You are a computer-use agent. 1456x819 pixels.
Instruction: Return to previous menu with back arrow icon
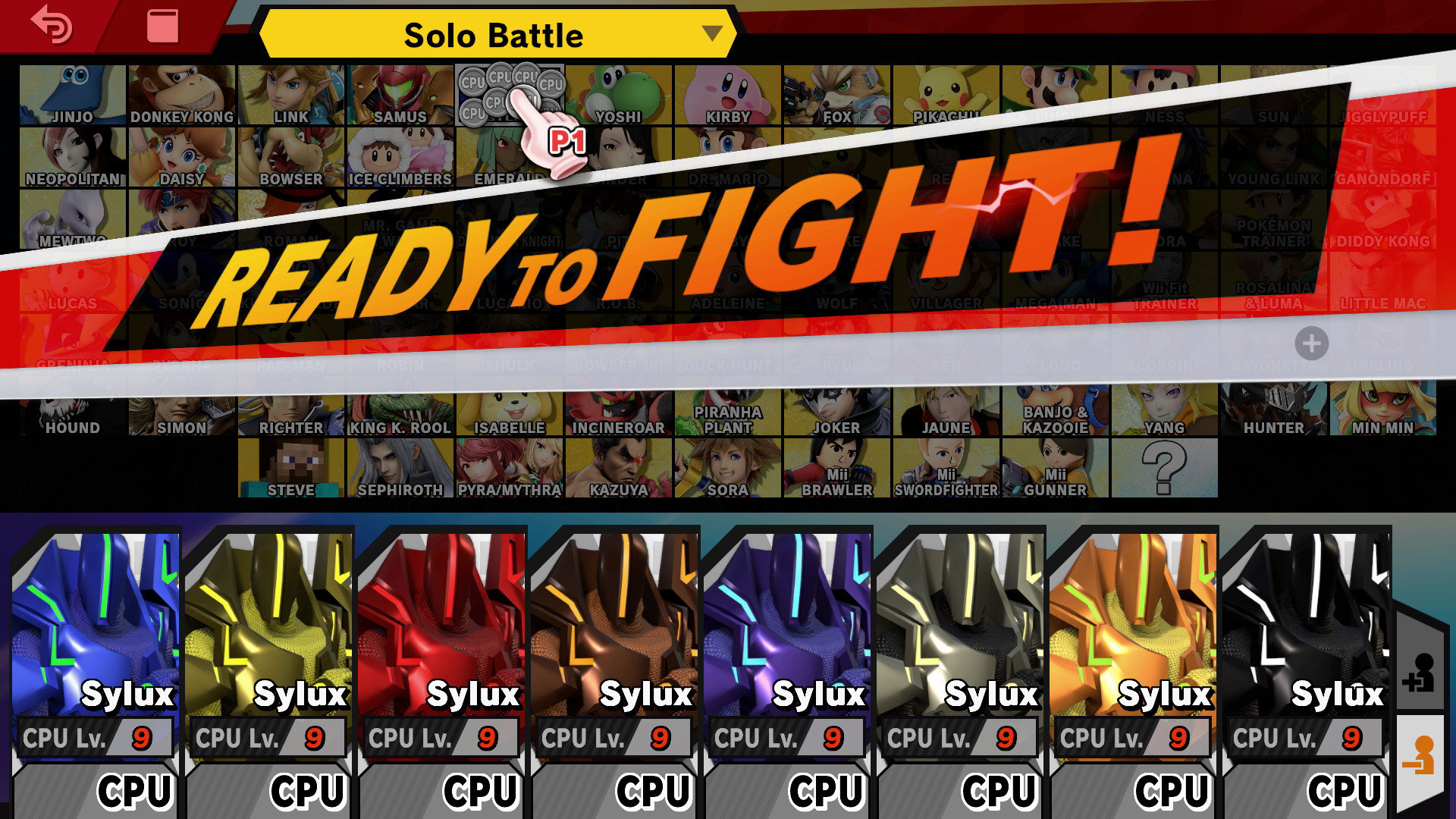pos(50,29)
